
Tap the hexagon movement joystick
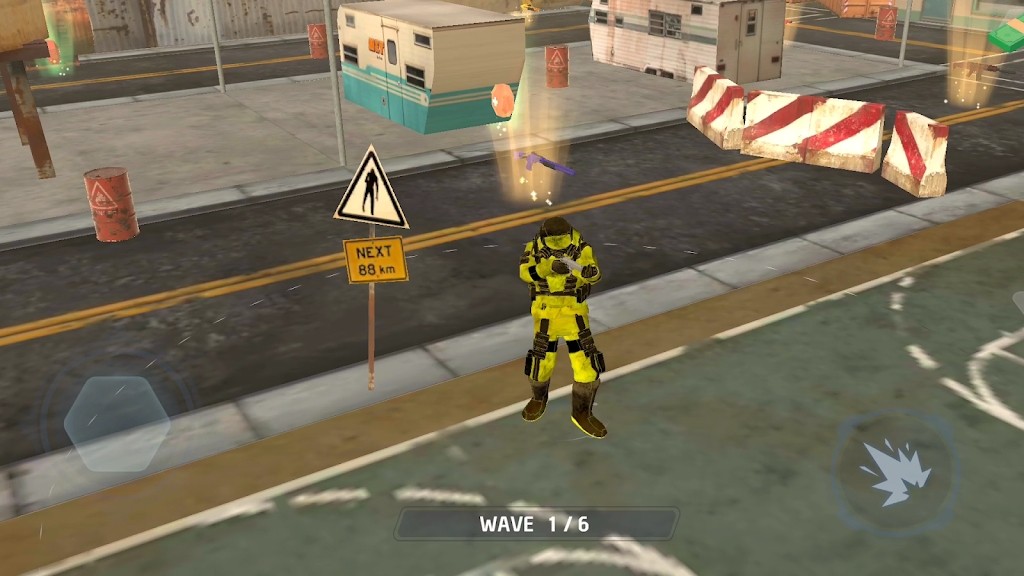click(117, 423)
